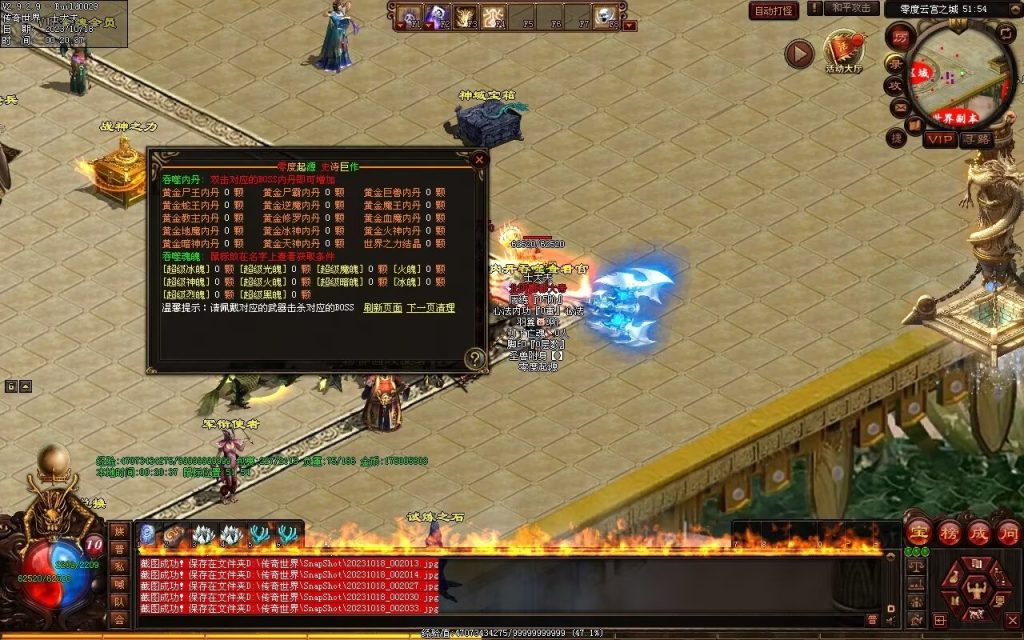Open the dialog's question mark help
This screenshot has height=640, width=1024.
475,359
